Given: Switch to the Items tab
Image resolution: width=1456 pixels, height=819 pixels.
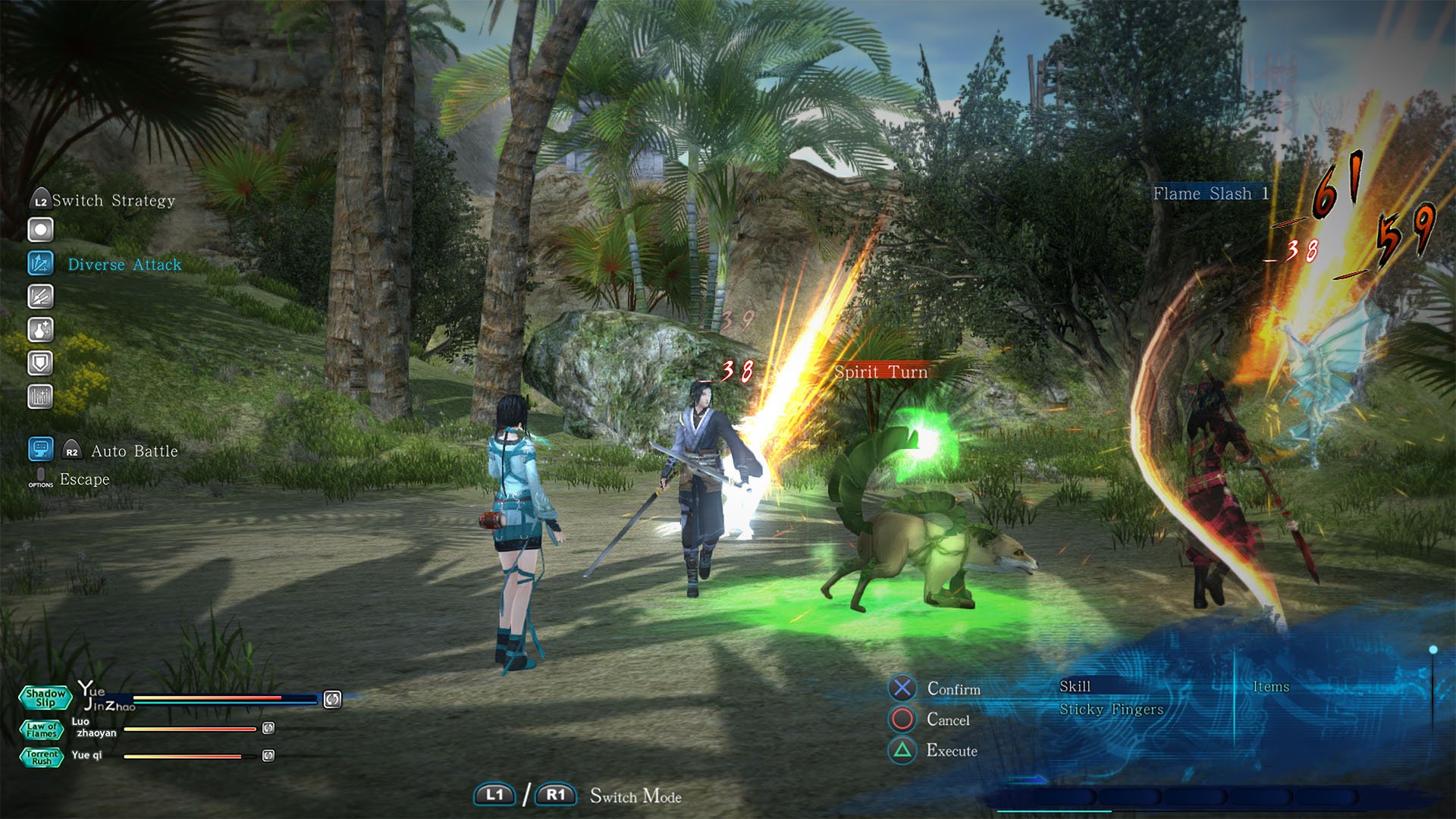Looking at the screenshot, I should point(1272,686).
